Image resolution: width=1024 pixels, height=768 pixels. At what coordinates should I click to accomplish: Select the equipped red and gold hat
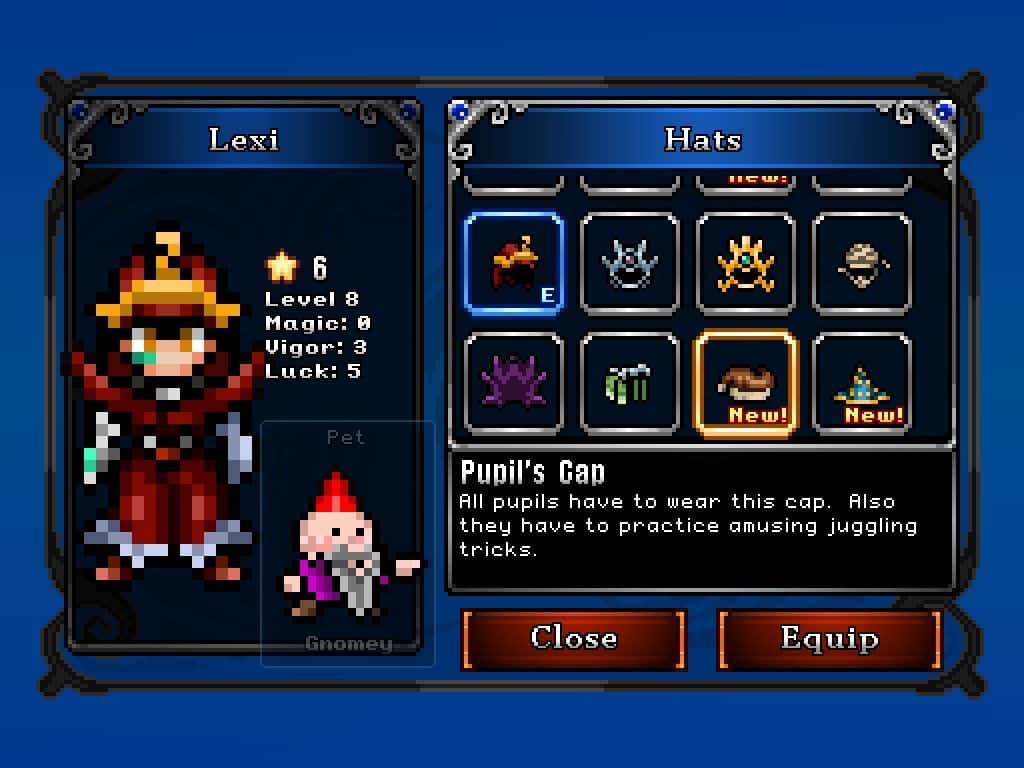point(514,265)
